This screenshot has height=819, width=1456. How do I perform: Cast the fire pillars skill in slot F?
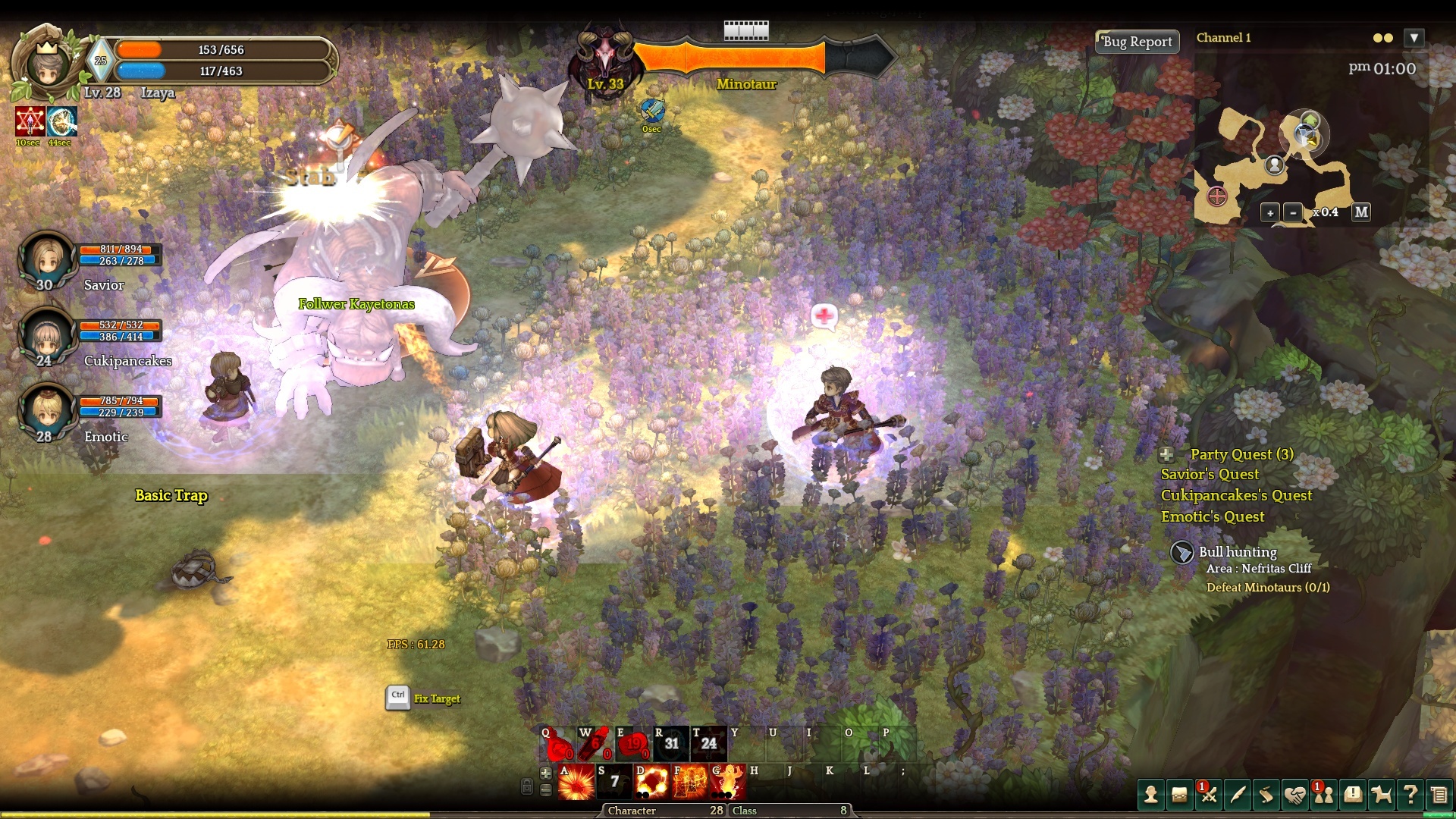[690, 782]
